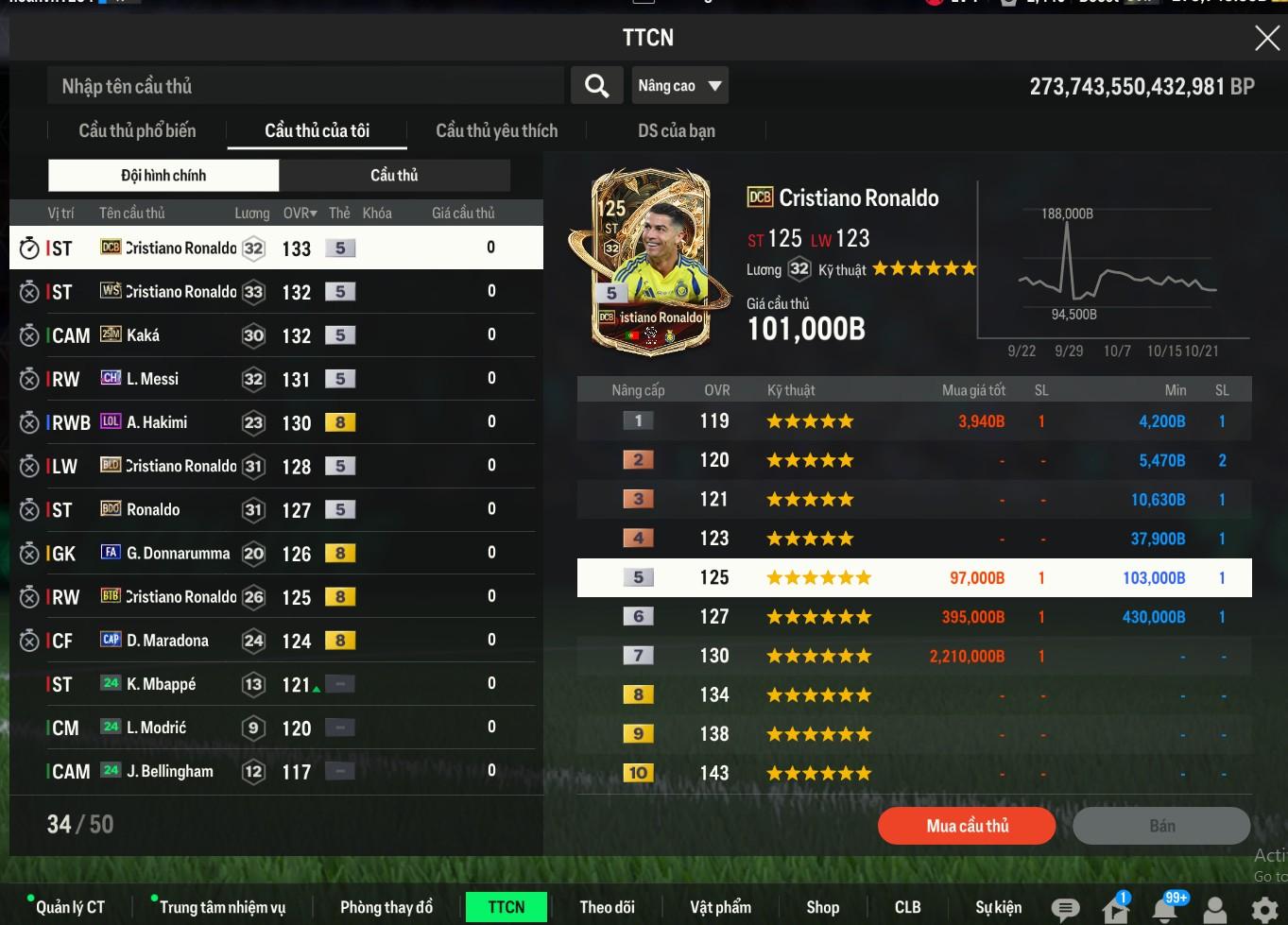This screenshot has height=925, width=1288.
Task: Click the magnifying glass search button
Action: [596, 86]
